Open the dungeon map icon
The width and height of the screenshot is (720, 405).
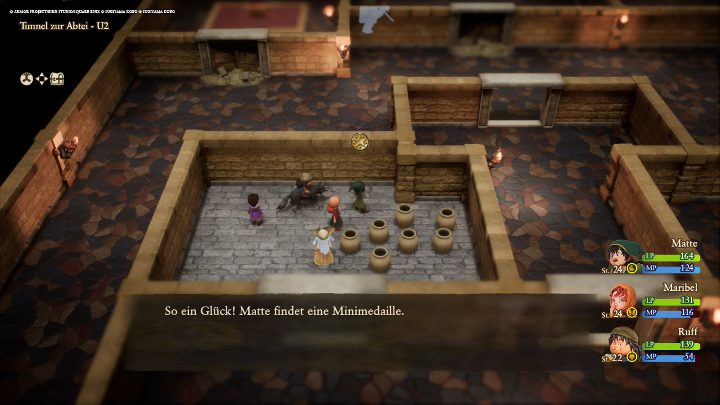pos(57,78)
